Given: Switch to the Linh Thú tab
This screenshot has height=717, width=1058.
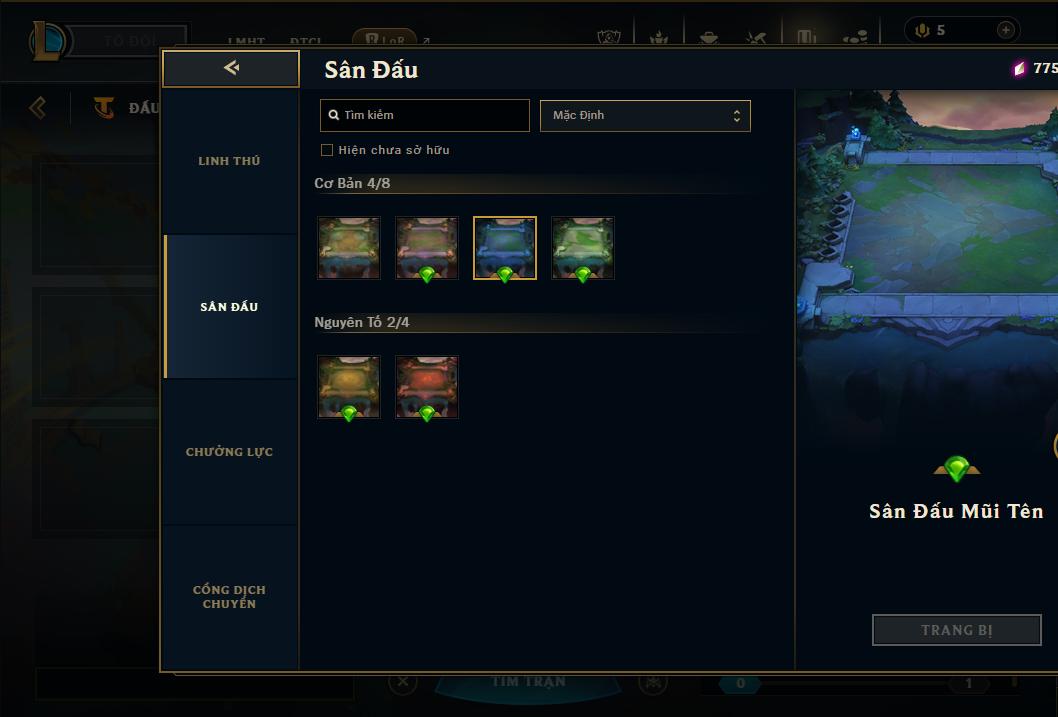Looking at the screenshot, I should click(229, 161).
